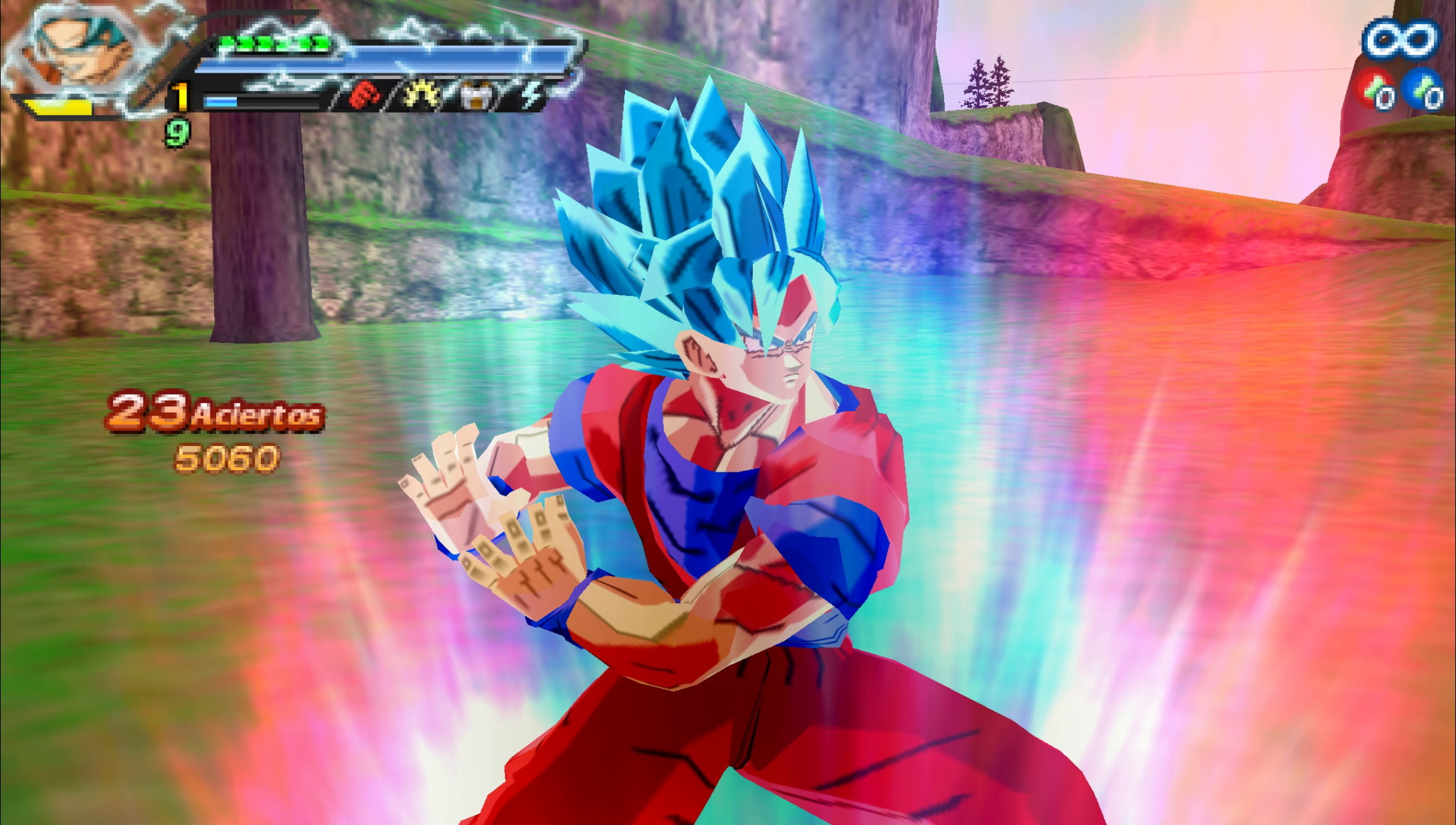This screenshot has height=825, width=1456.
Task: Click the armor guard icon in the HUD
Action: pos(476,94)
